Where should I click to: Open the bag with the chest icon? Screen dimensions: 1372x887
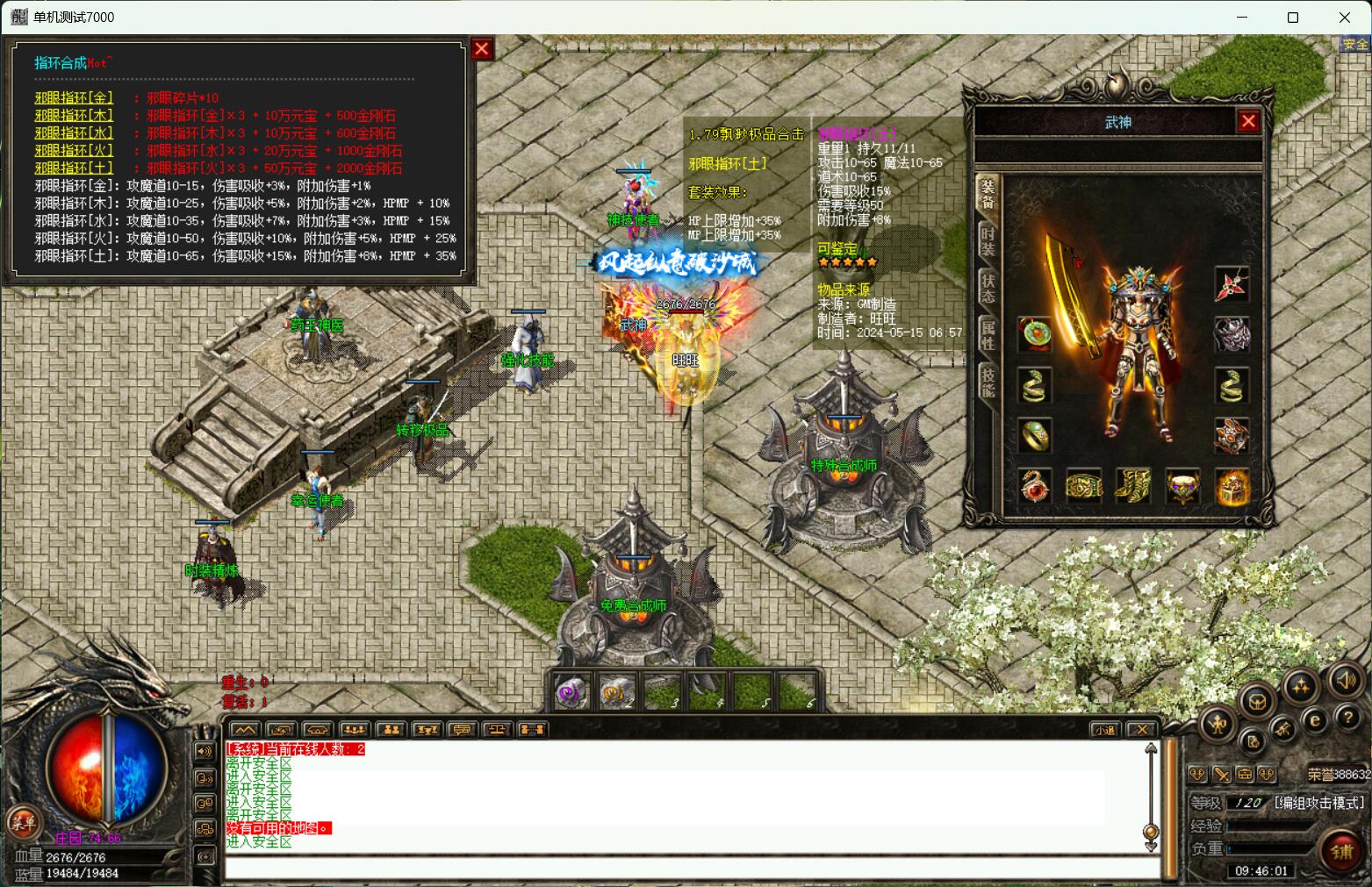1258,702
